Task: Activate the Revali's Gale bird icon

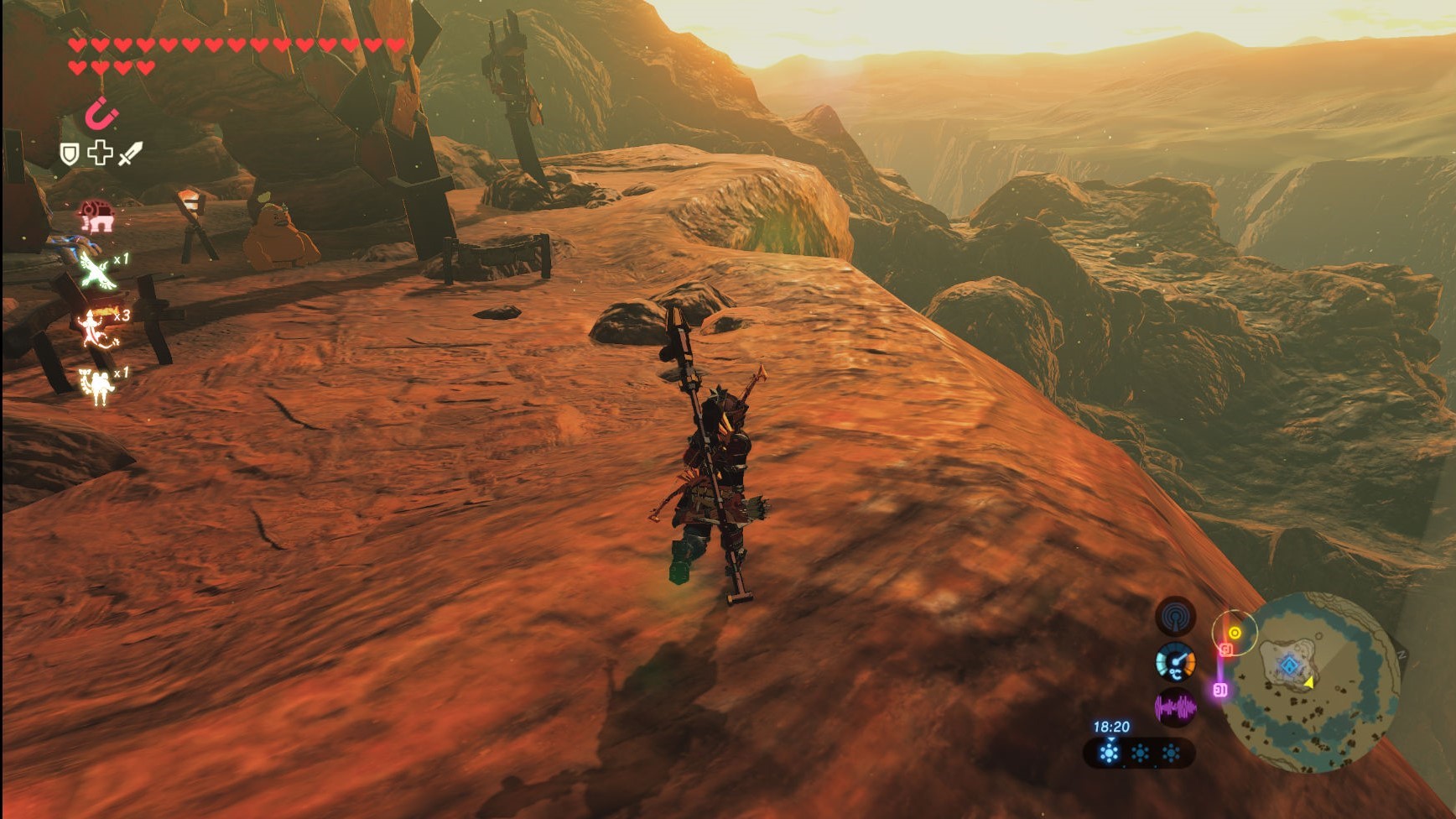Action: (x=97, y=271)
